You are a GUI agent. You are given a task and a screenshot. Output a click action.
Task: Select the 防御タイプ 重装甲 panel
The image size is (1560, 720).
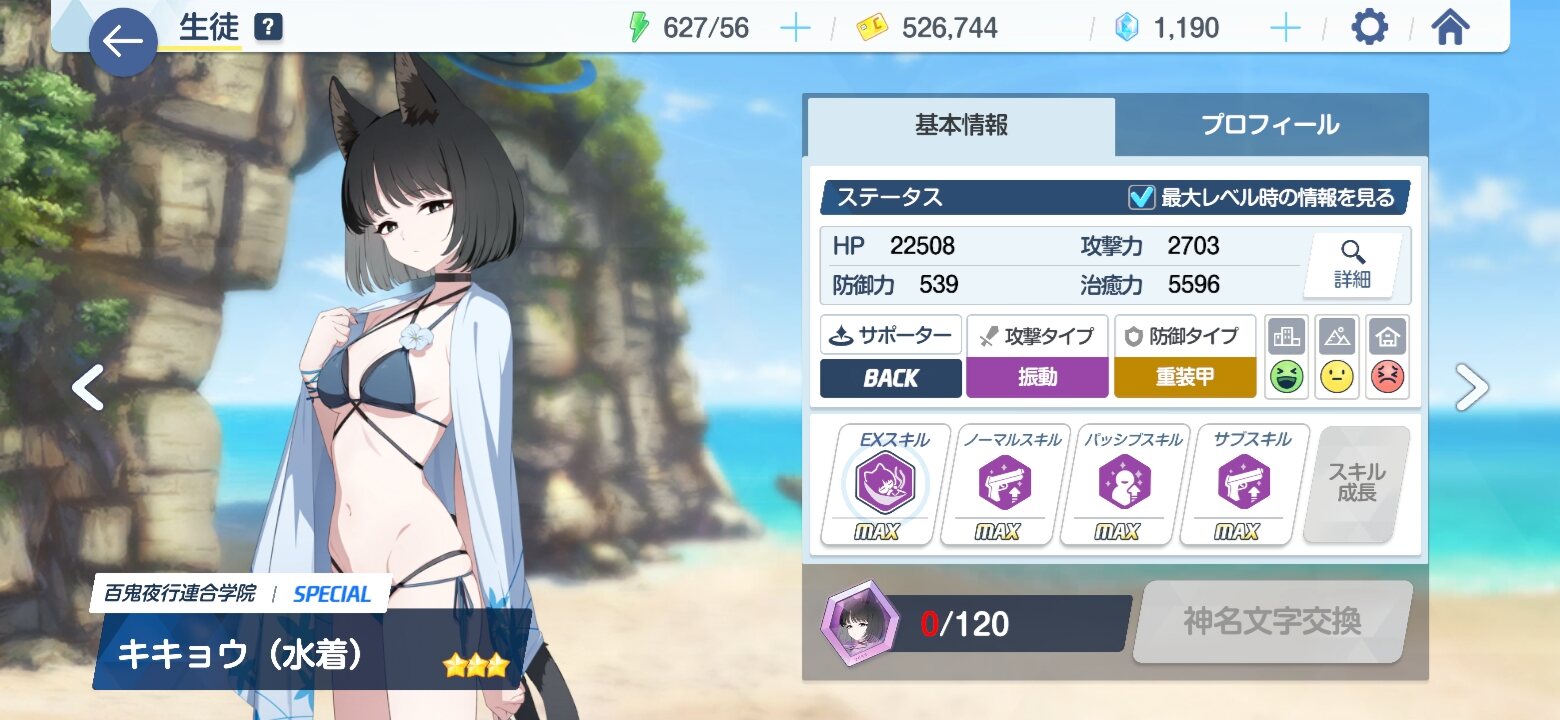tap(1185, 357)
